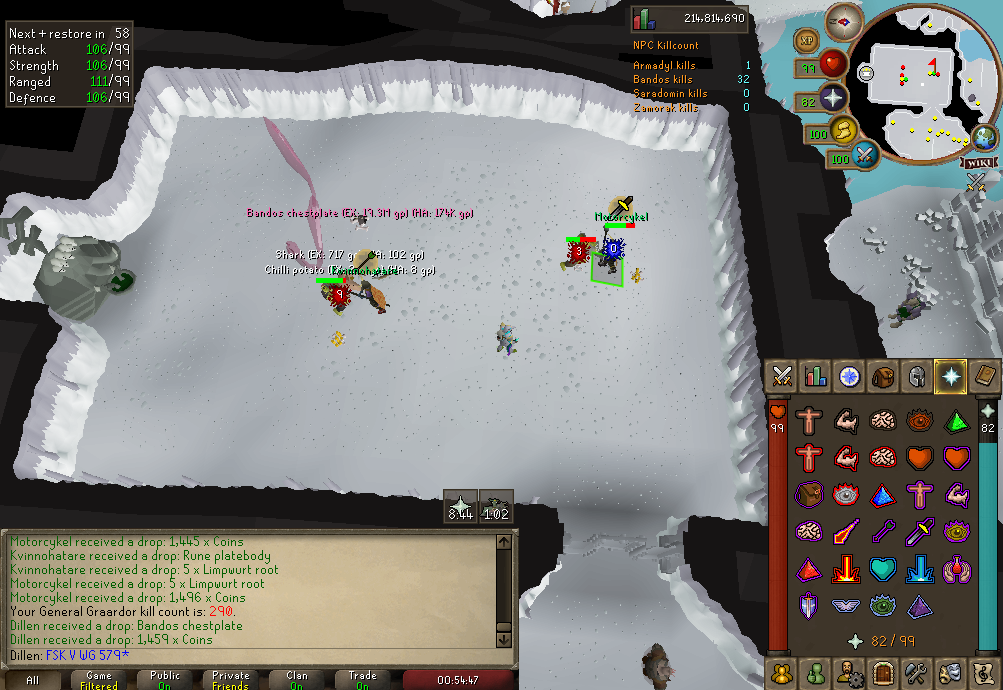Activate the Thick Skin prayer

[808, 421]
